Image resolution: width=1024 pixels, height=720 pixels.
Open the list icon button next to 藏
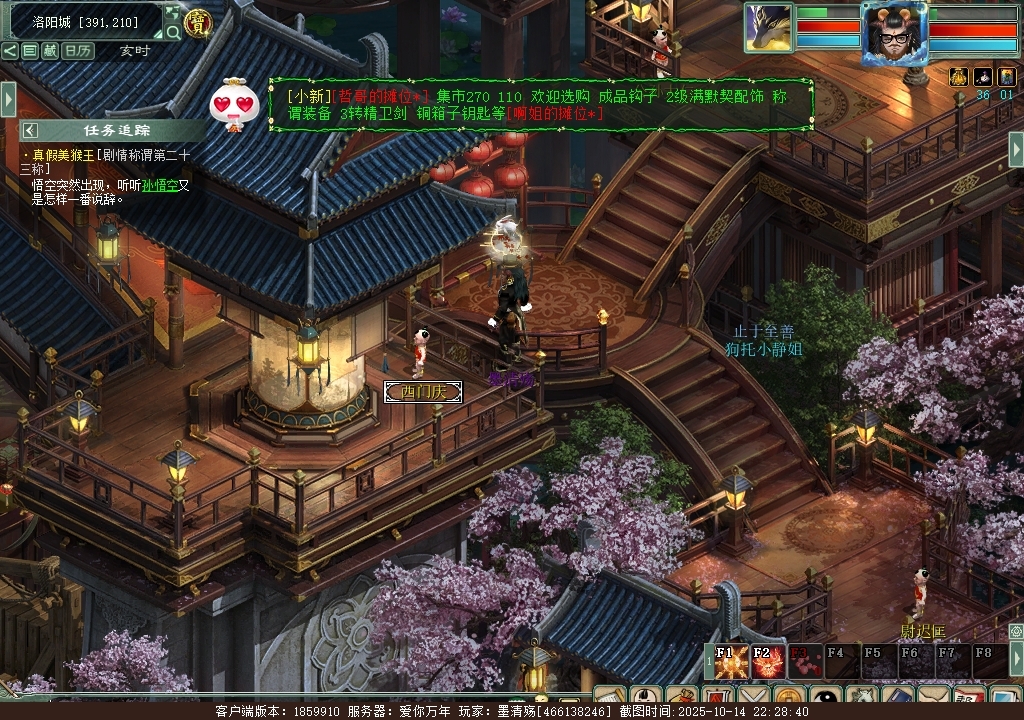(30, 50)
